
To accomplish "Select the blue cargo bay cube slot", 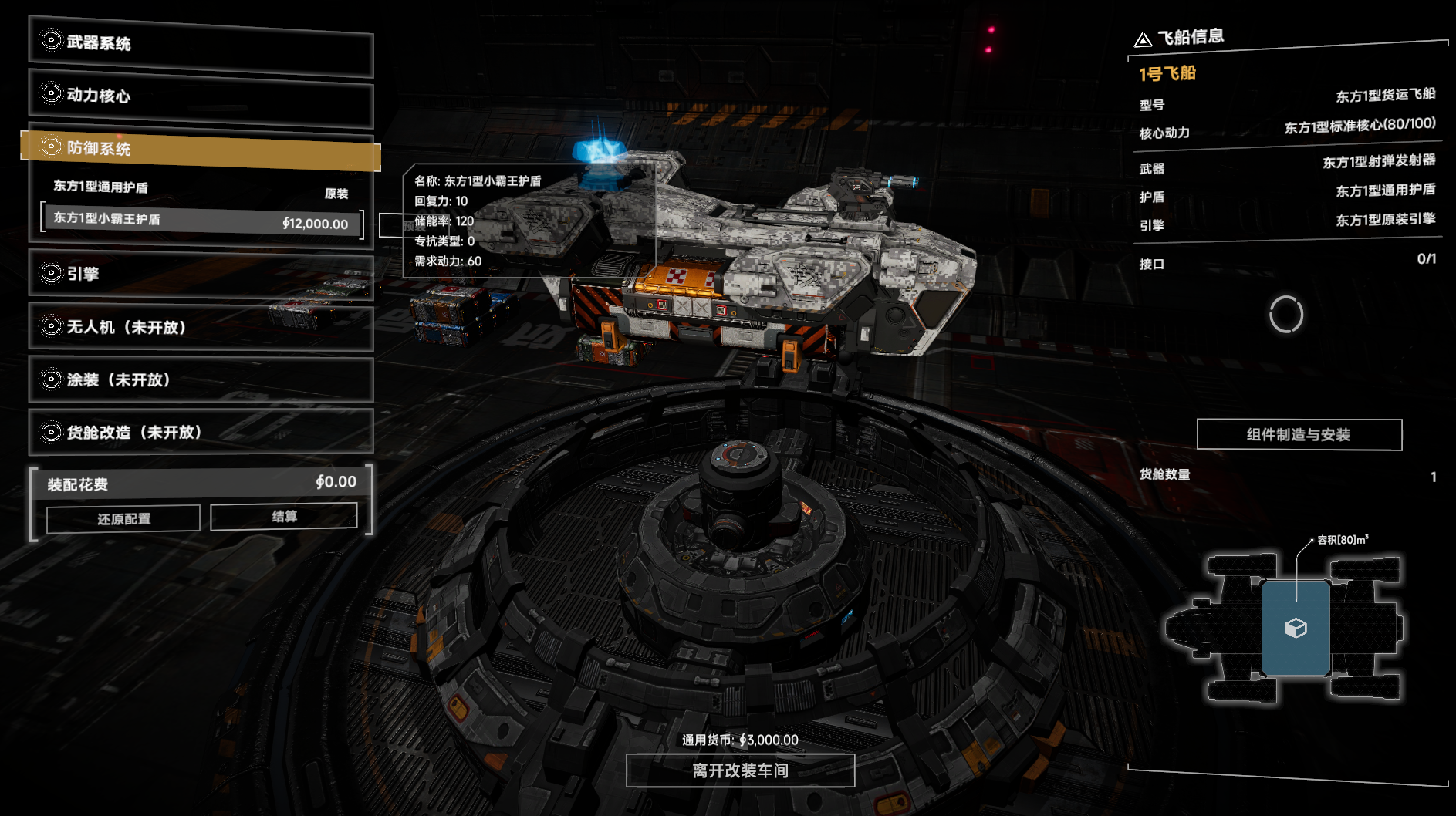I will coord(1296,628).
